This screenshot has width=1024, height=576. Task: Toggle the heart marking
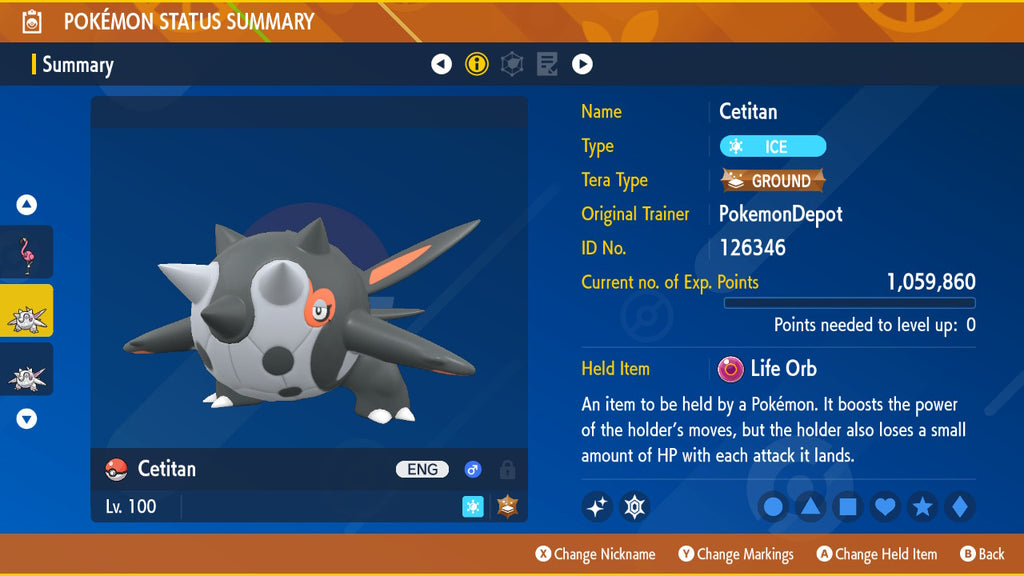click(x=885, y=507)
